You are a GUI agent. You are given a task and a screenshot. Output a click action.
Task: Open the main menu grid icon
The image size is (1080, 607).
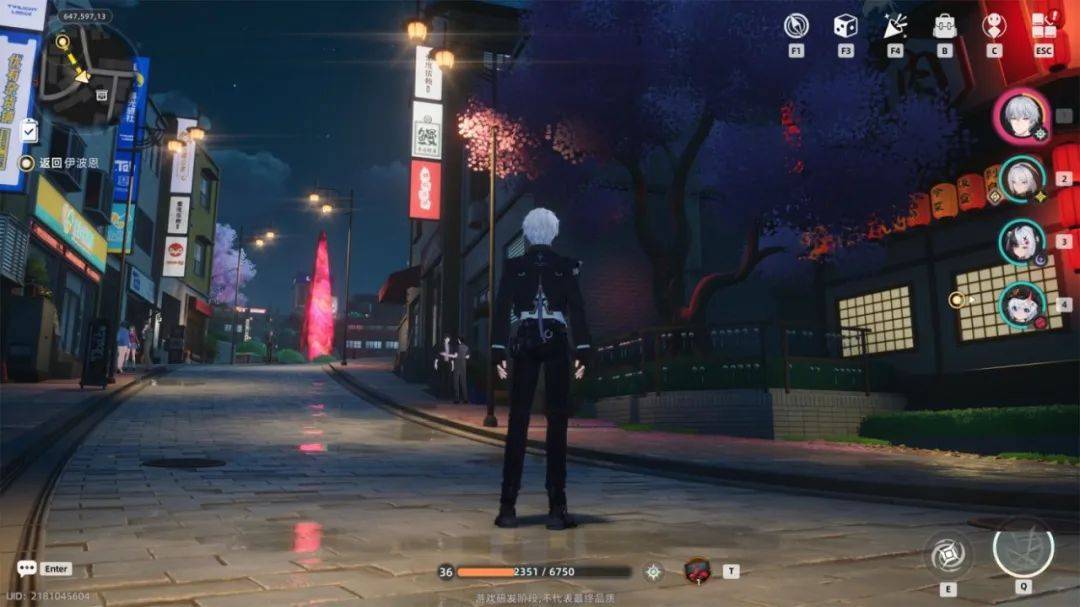point(1043,24)
